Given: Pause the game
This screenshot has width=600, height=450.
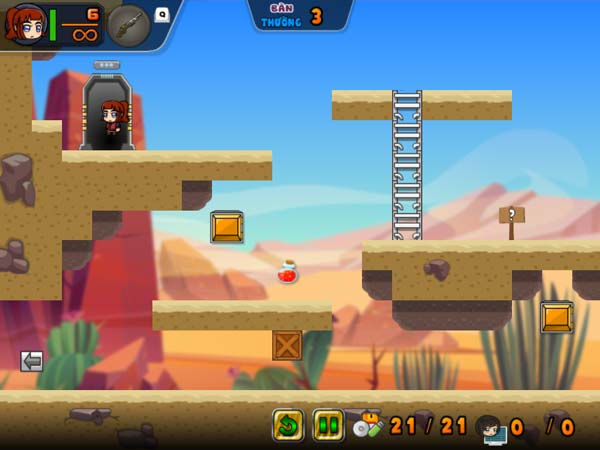Looking at the screenshot, I should tap(328, 425).
